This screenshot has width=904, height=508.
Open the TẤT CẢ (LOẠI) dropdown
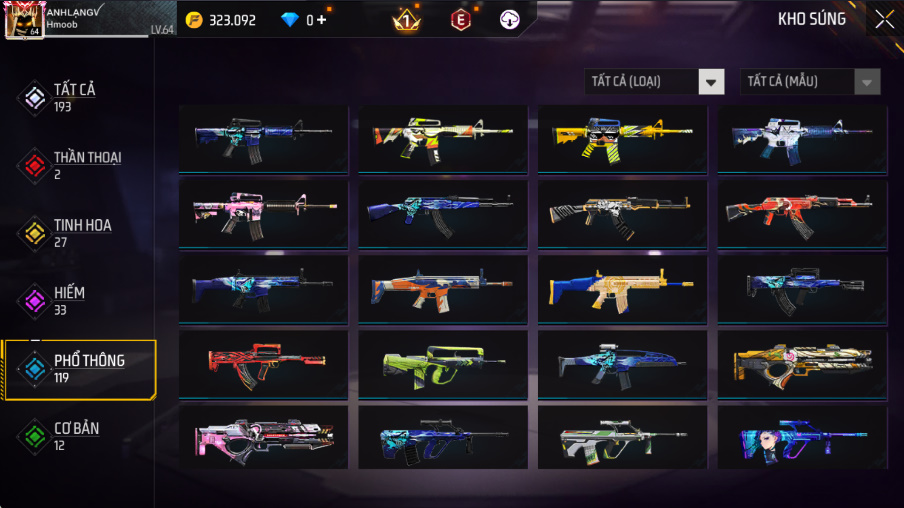654,82
